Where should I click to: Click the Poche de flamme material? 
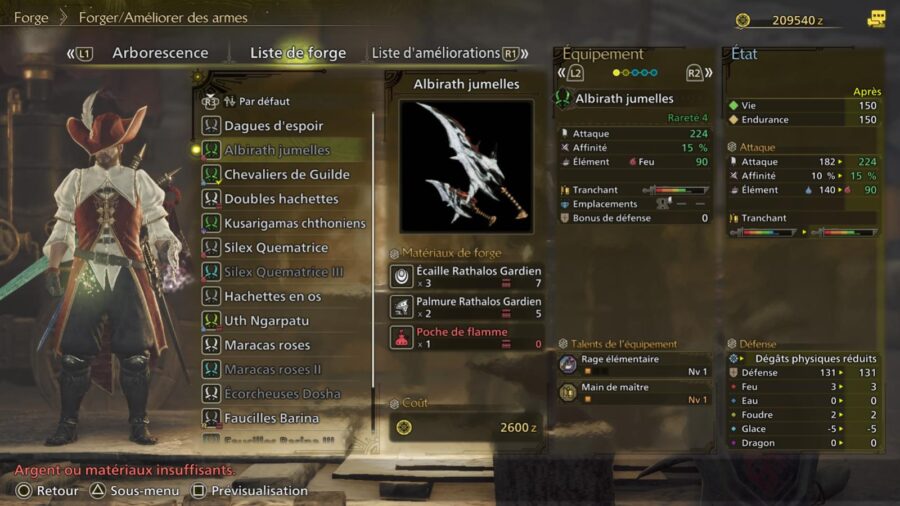click(x=466, y=337)
